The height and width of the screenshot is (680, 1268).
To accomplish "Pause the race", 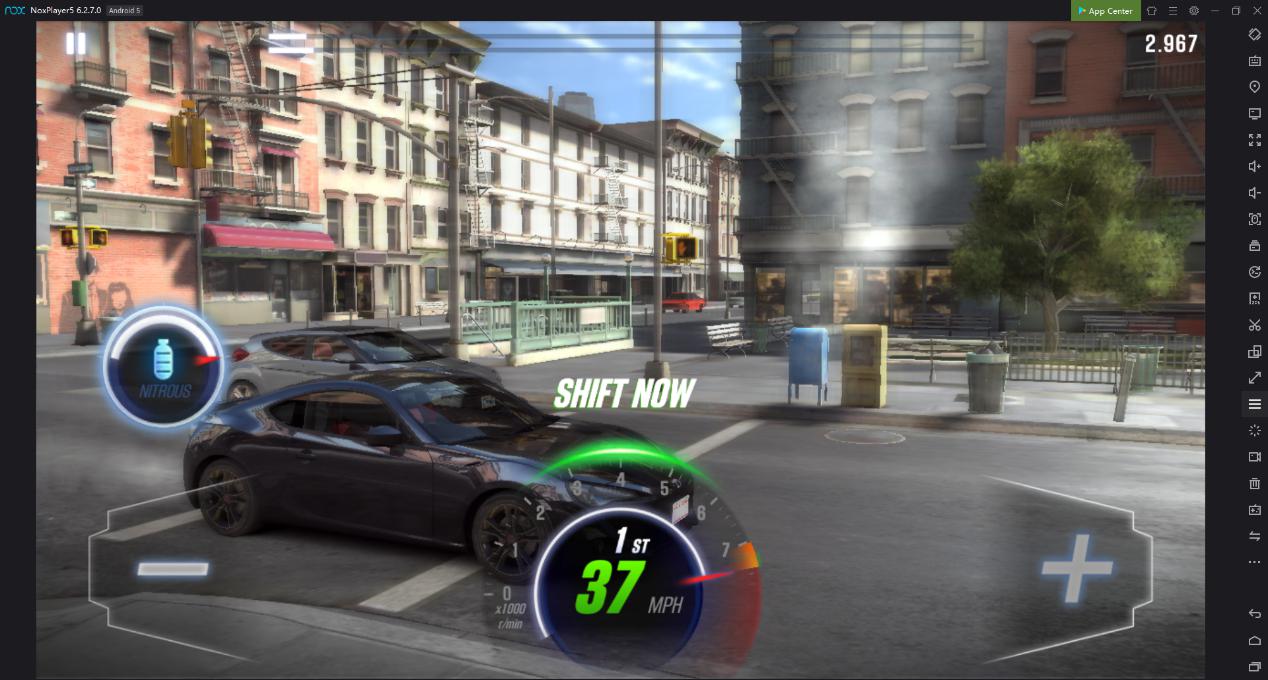I will 76,43.
